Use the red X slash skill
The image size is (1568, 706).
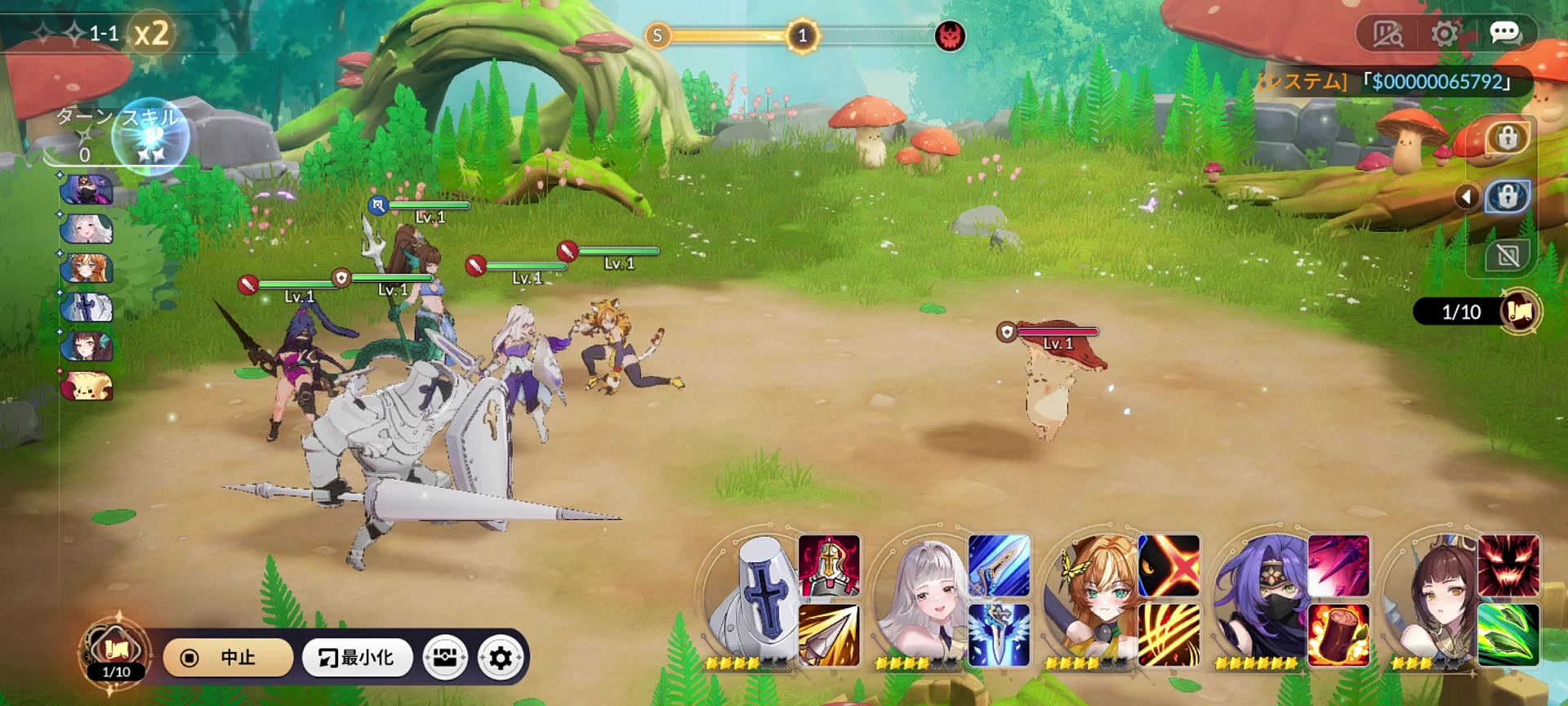tap(1169, 565)
